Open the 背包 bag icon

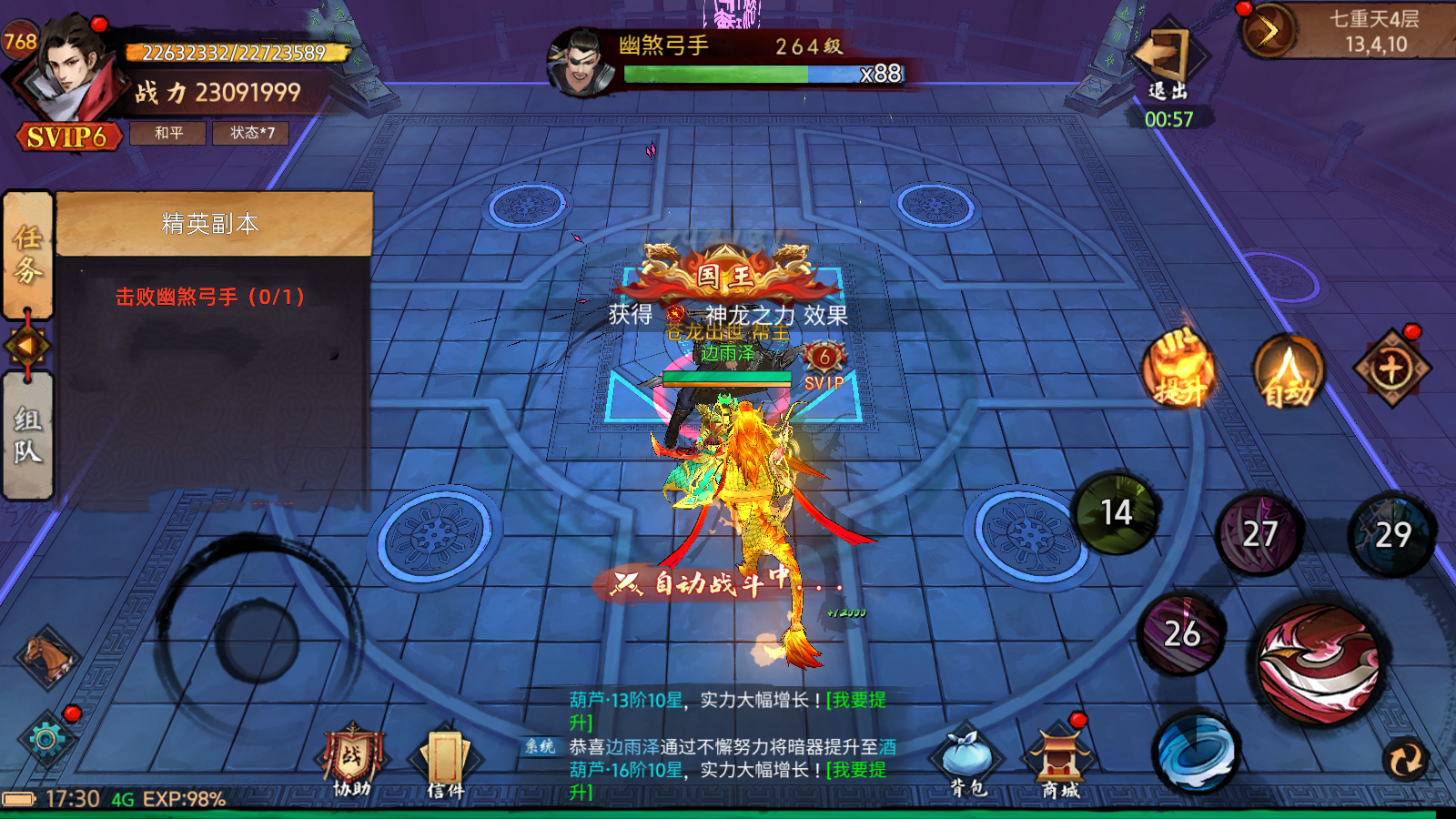pos(966,763)
